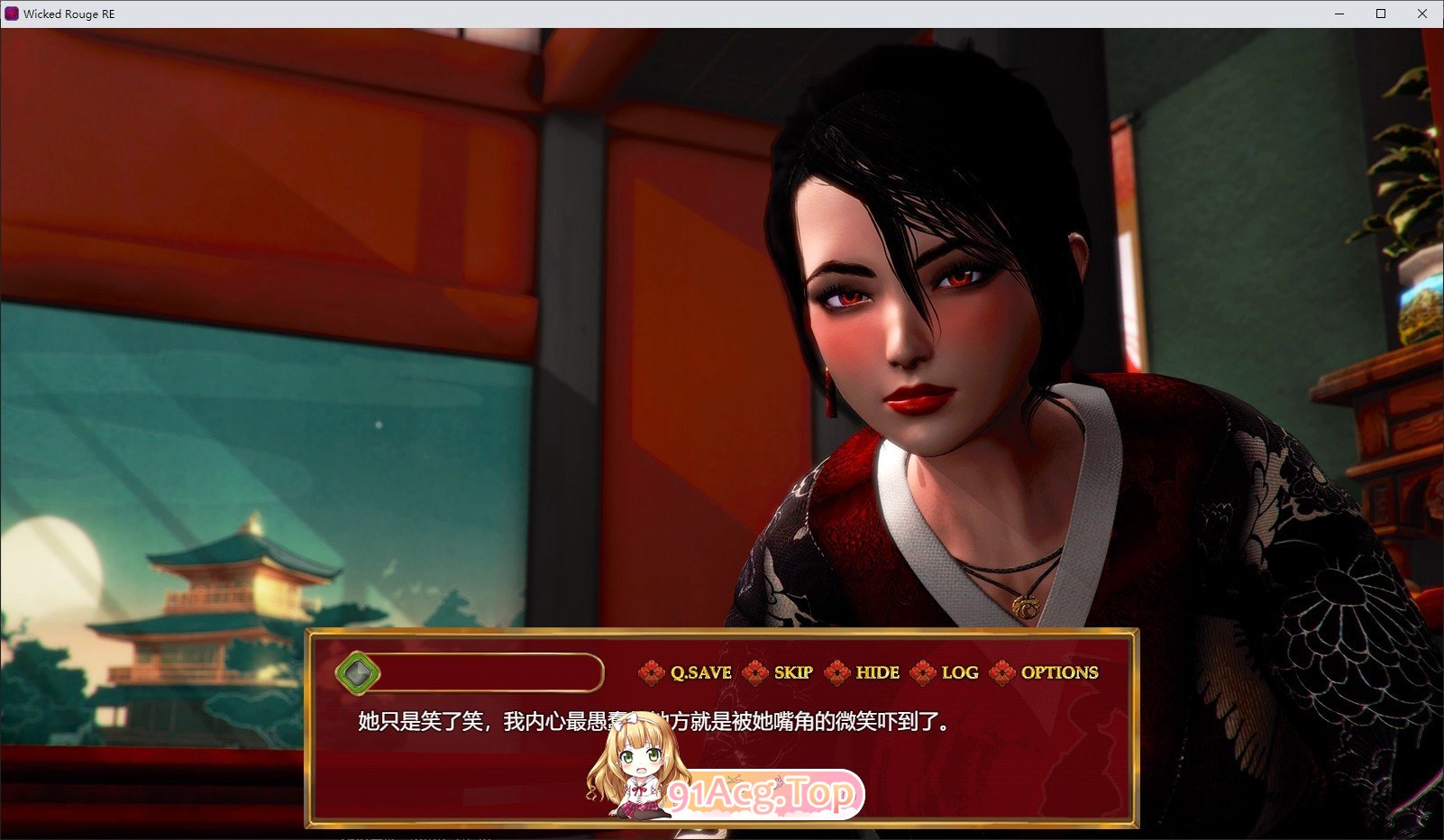Click the 91Acg.Top chibi mascot image
Screen dimensions: 1444x840
pyautogui.click(x=635, y=771)
